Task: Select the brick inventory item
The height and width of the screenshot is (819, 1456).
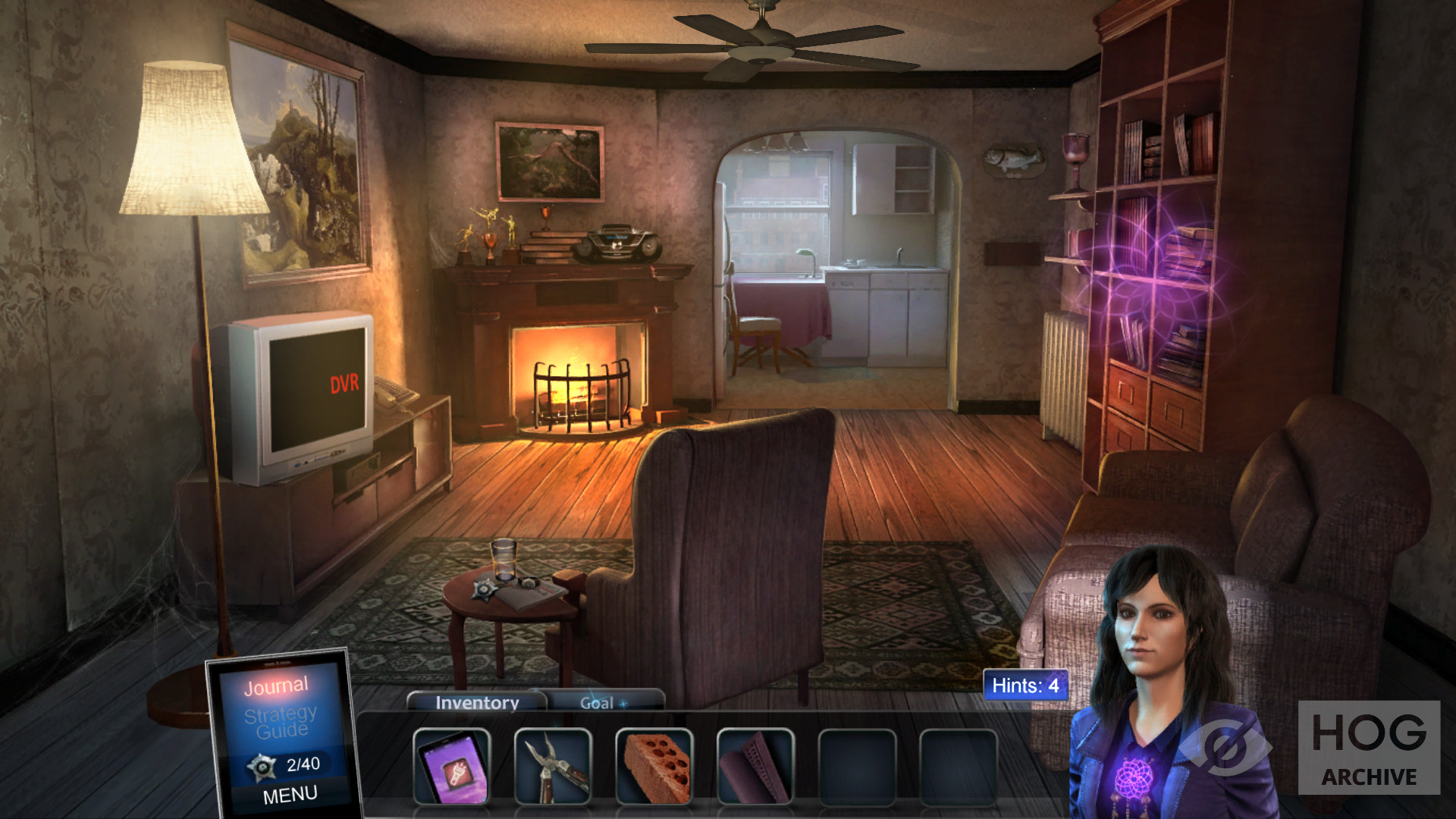Action: point(654,766)
